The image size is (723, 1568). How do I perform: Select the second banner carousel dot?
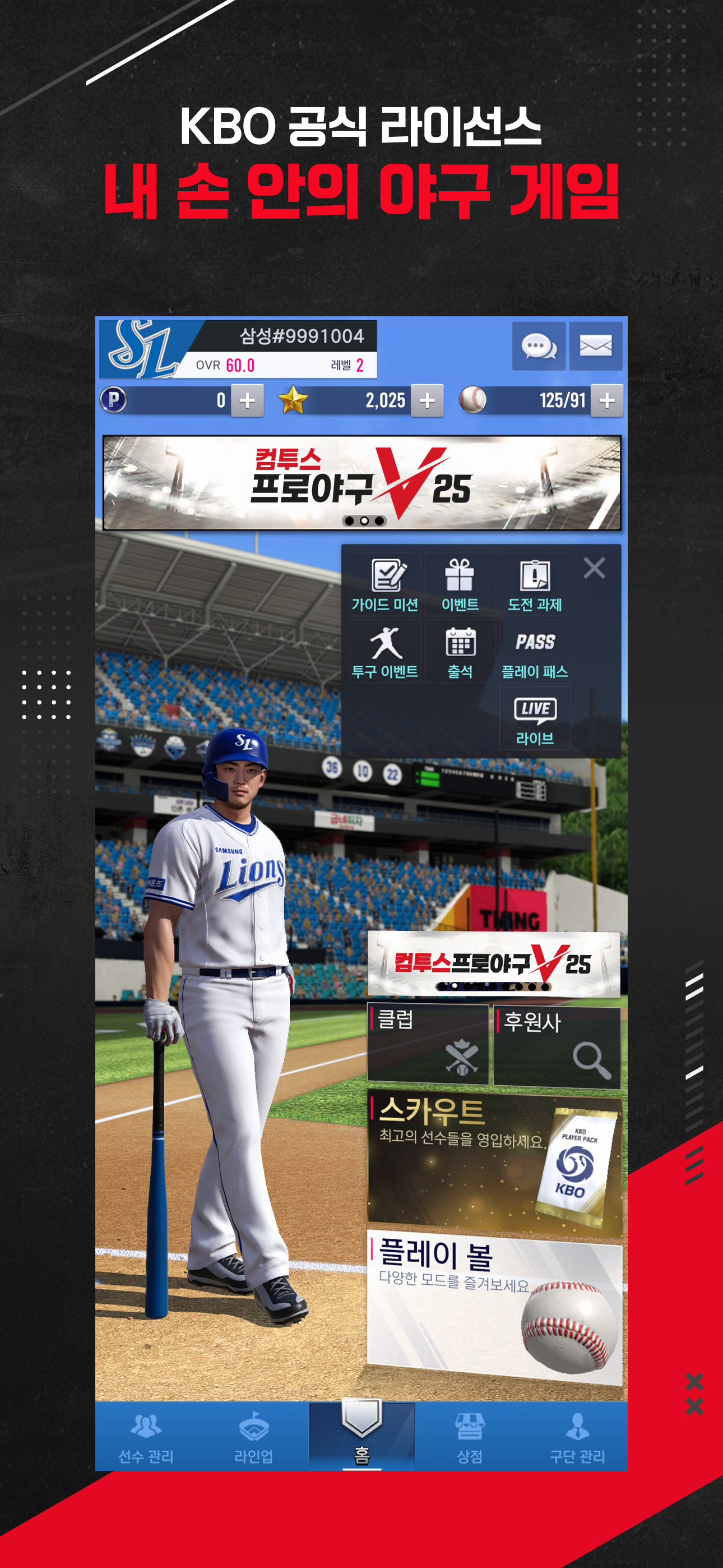pos(364,521)
